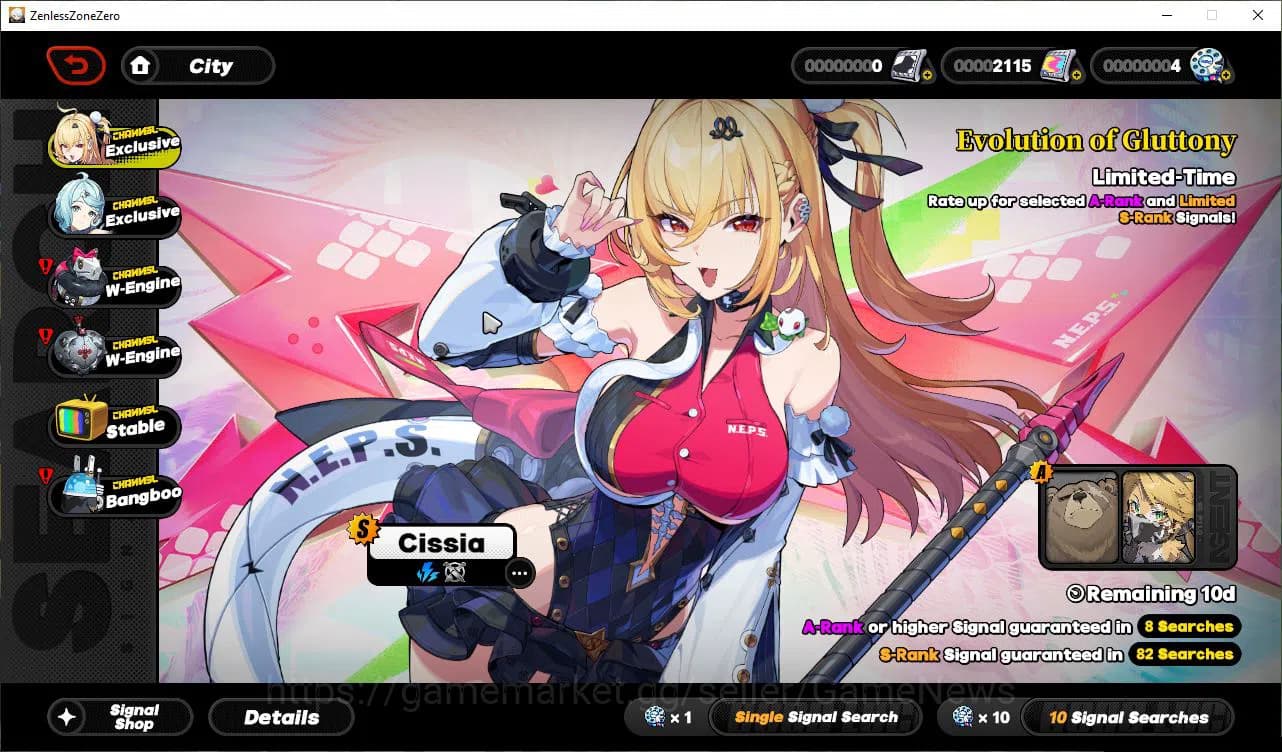Open the Exclusive Channel featuring Cissia
This screenshot has width=1282, height=752.
(113, 142)
